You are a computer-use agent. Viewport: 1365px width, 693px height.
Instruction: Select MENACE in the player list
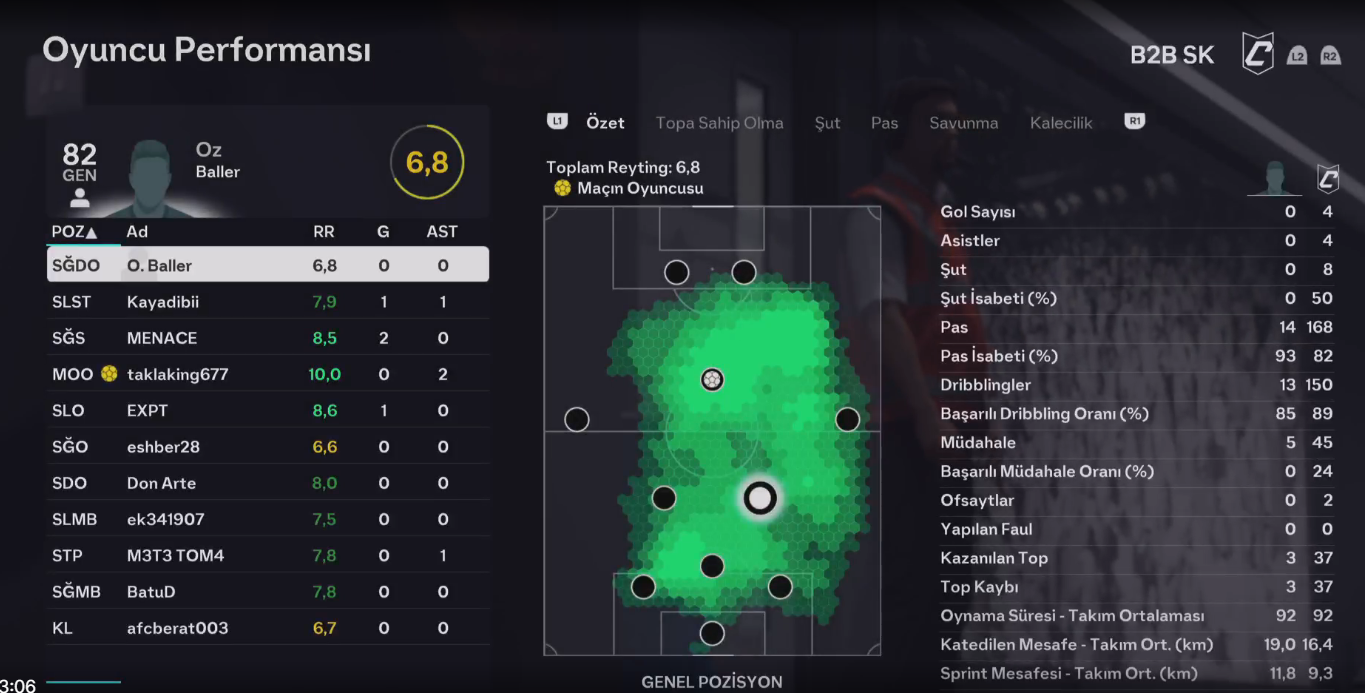[x=267, y=338]
